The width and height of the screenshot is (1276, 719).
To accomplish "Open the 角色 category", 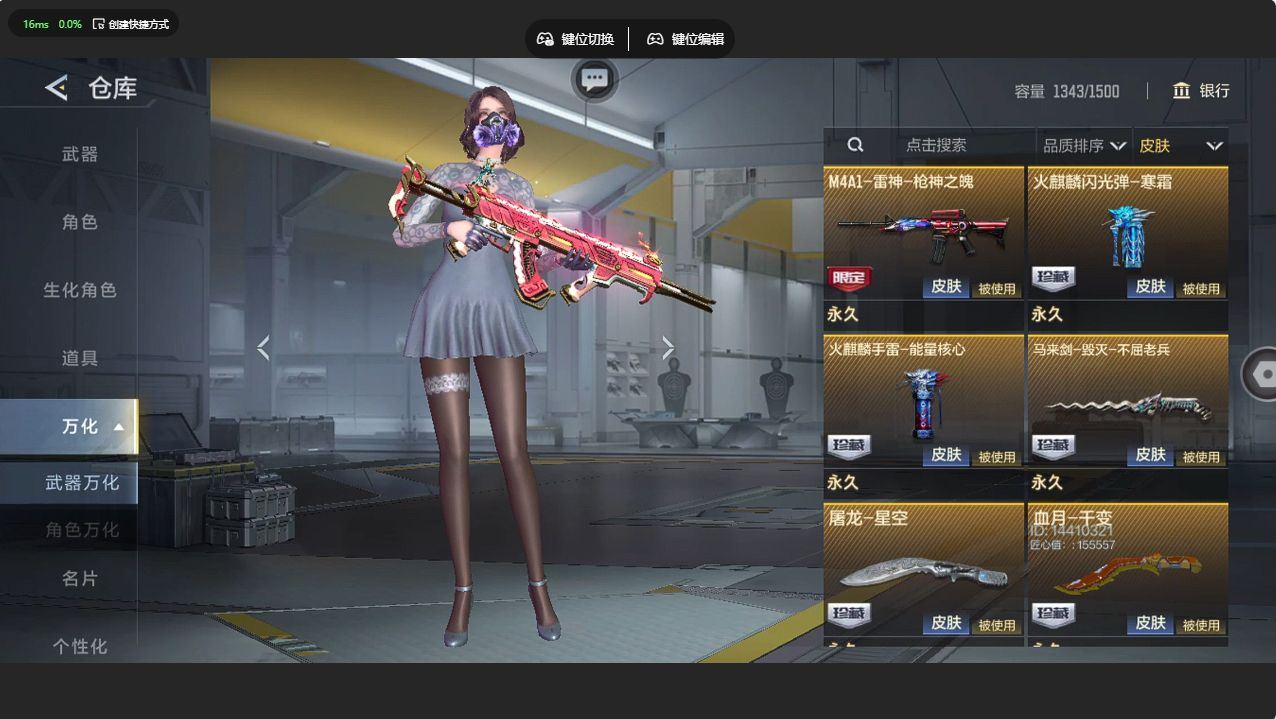I will pos(80,222).
